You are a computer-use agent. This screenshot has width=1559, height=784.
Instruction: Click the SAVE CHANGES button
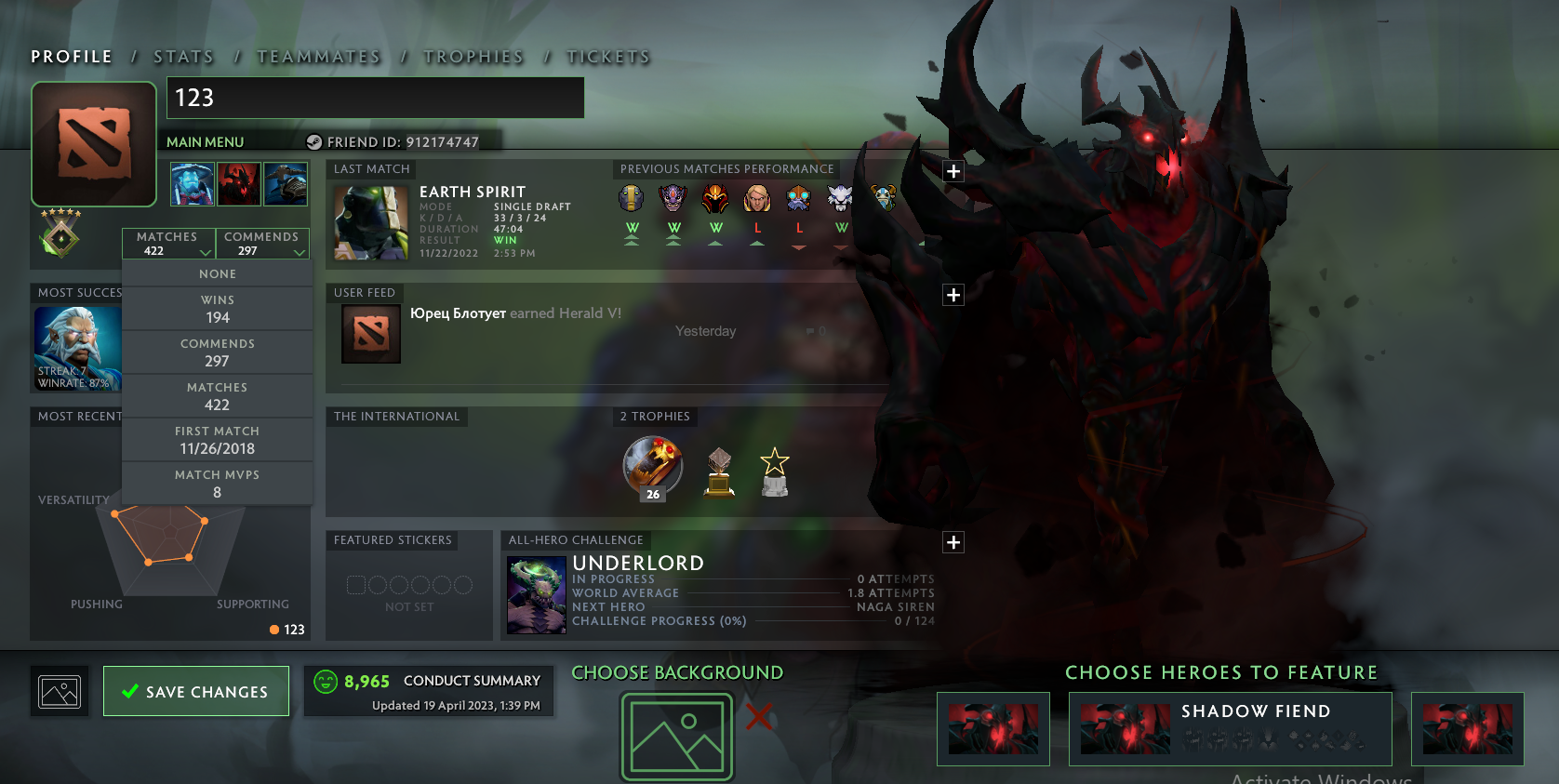(195, 691)
